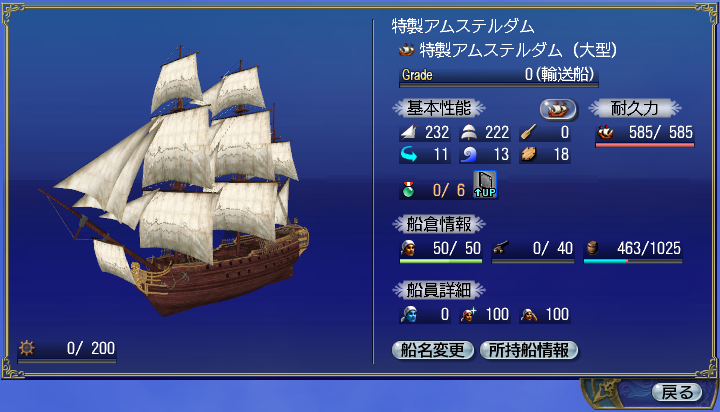
Task: Go back with the 戻る button
Action: [676, 391]
